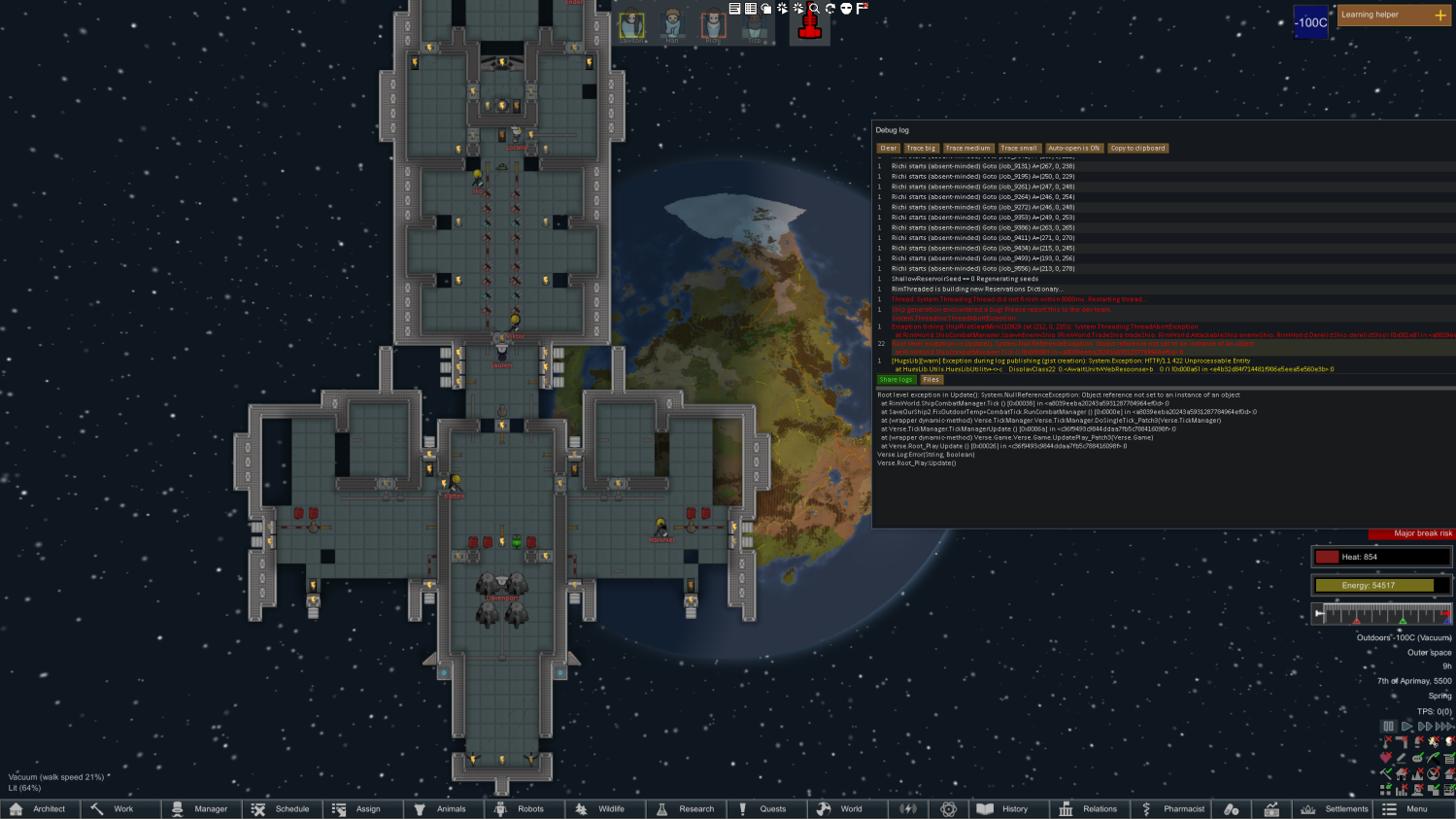This screenshot has height=819, width=1456.
Task: Select Richi's colonist portrait
Action: click(714, 24)
